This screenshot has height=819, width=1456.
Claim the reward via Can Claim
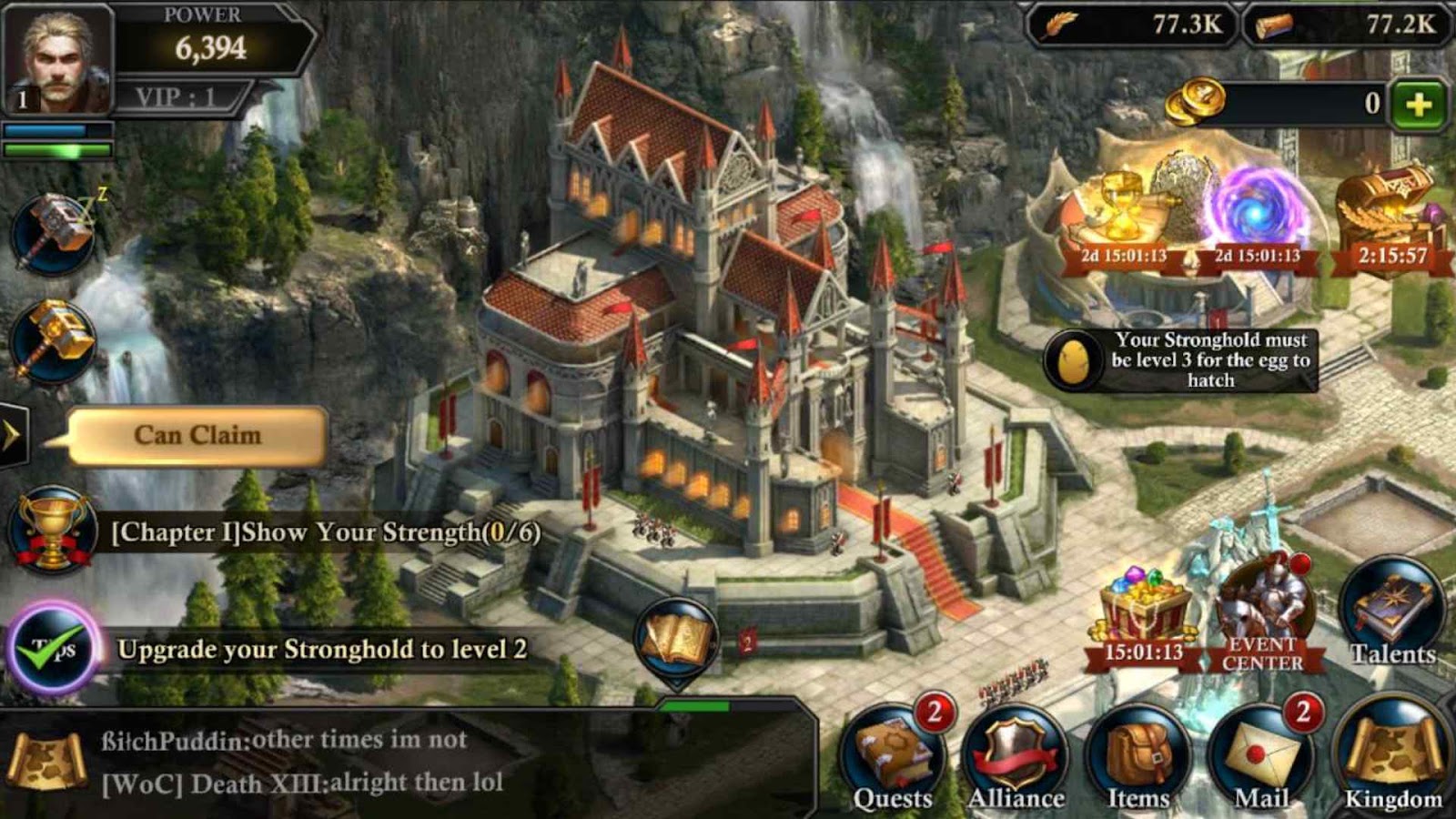(x=197, y=436)
